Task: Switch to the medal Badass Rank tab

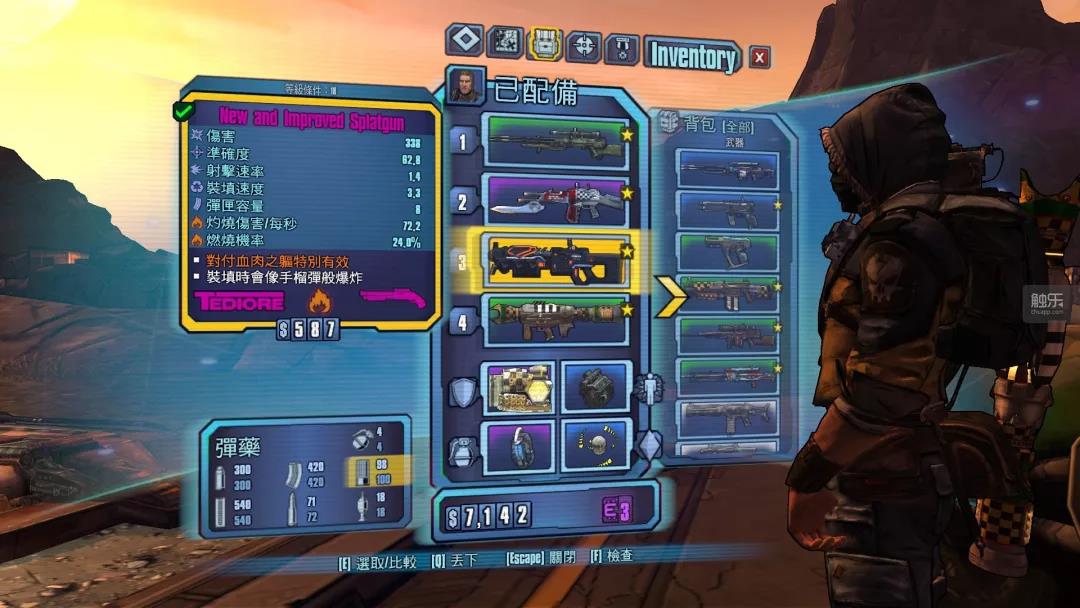Action: click(621, 48)
